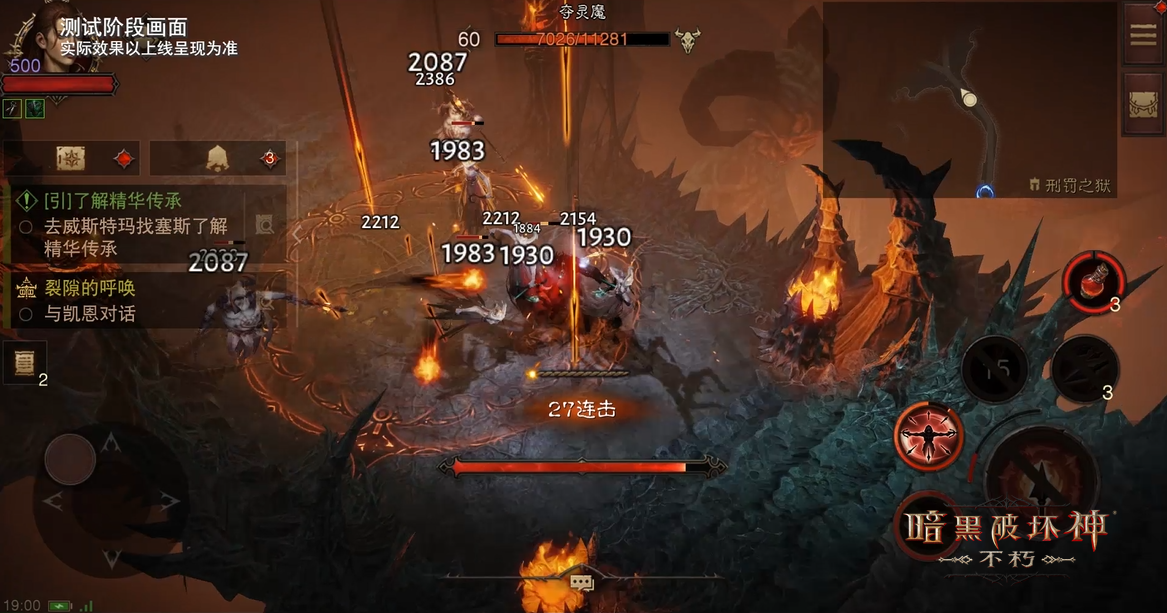Viewport: 1167px width, 613px height.
Task: Open the chat bubble icon
Action: tap(582, 582)
